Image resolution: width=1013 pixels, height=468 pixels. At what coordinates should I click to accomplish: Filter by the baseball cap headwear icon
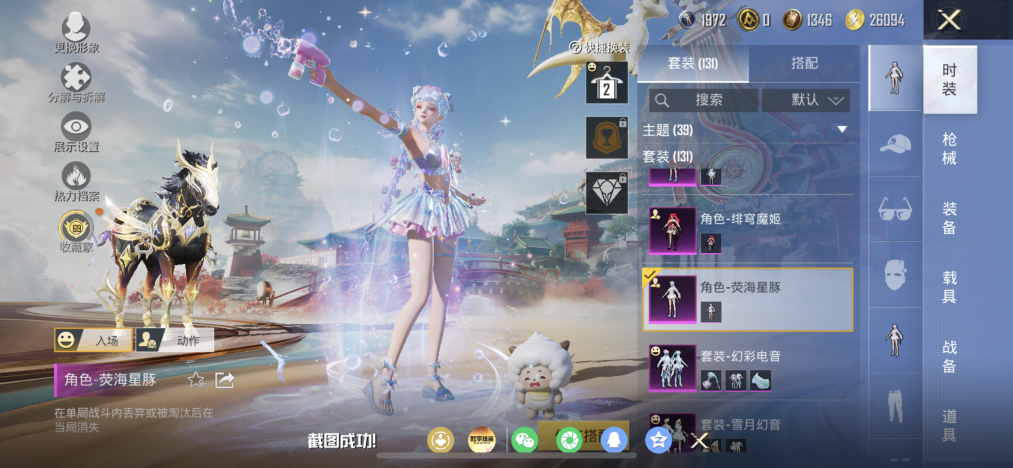click(895, 146)
